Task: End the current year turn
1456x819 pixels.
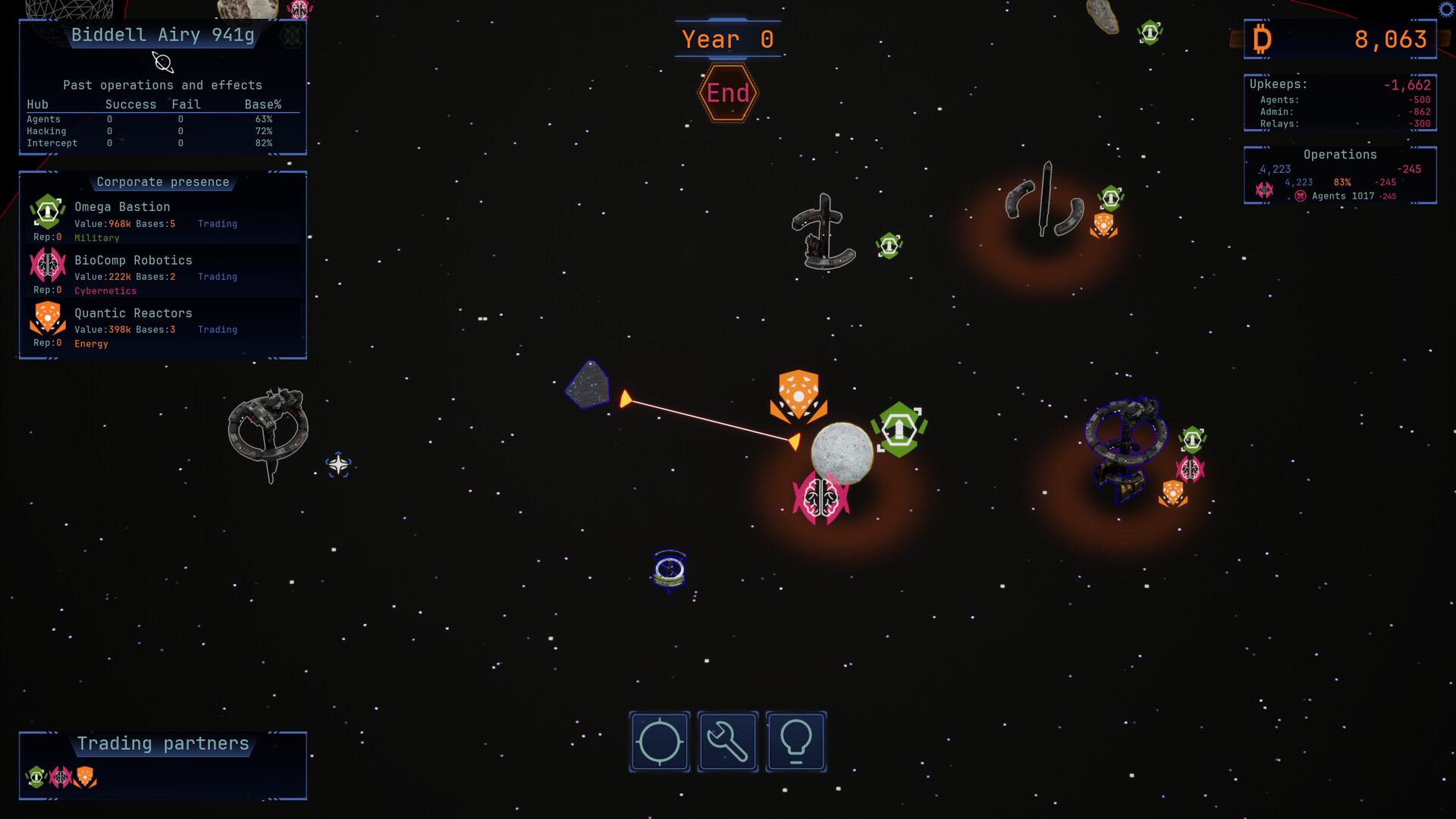Action: (x=727, y=93)
